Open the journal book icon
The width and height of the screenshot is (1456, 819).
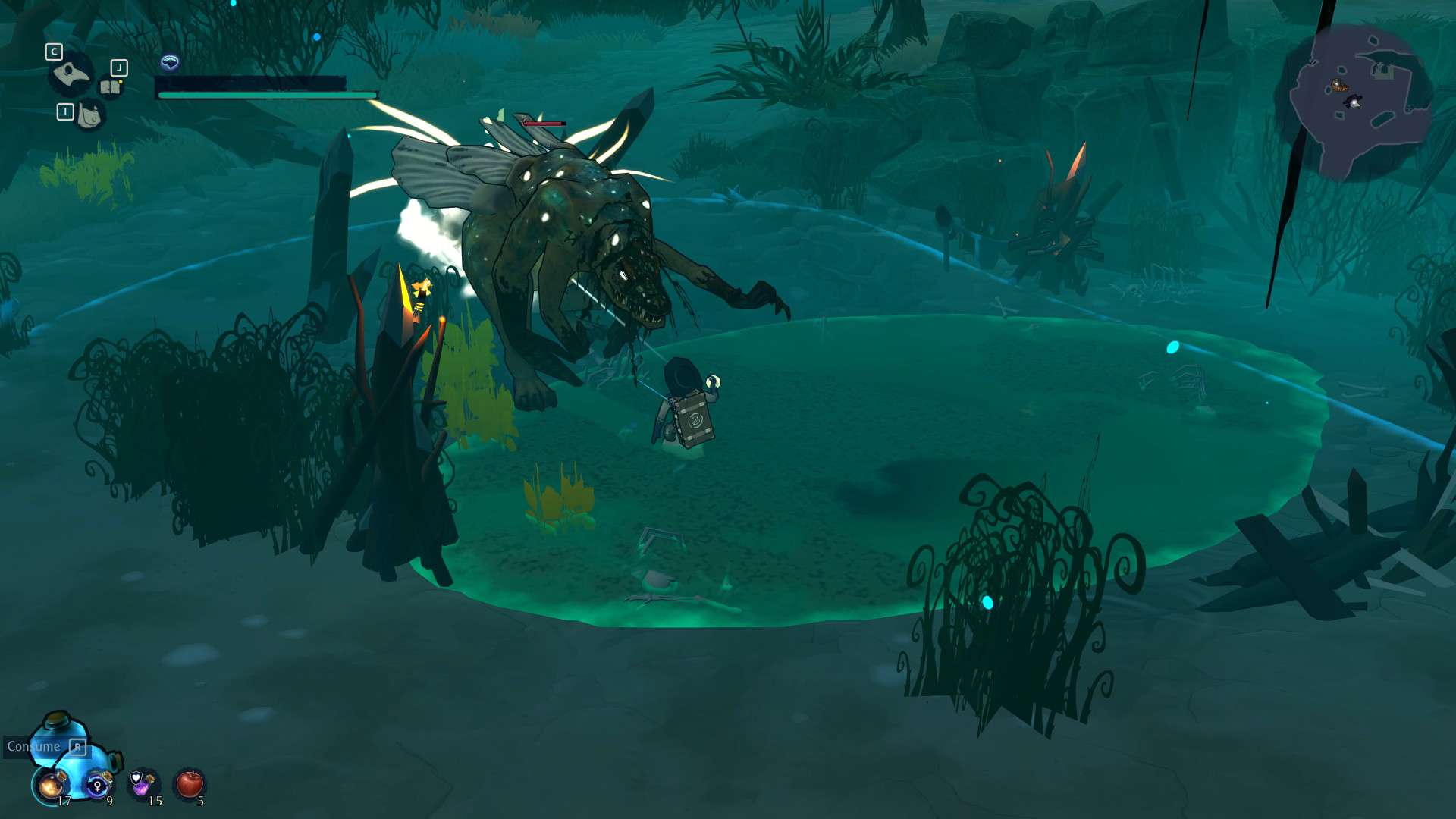pos(111,87)
